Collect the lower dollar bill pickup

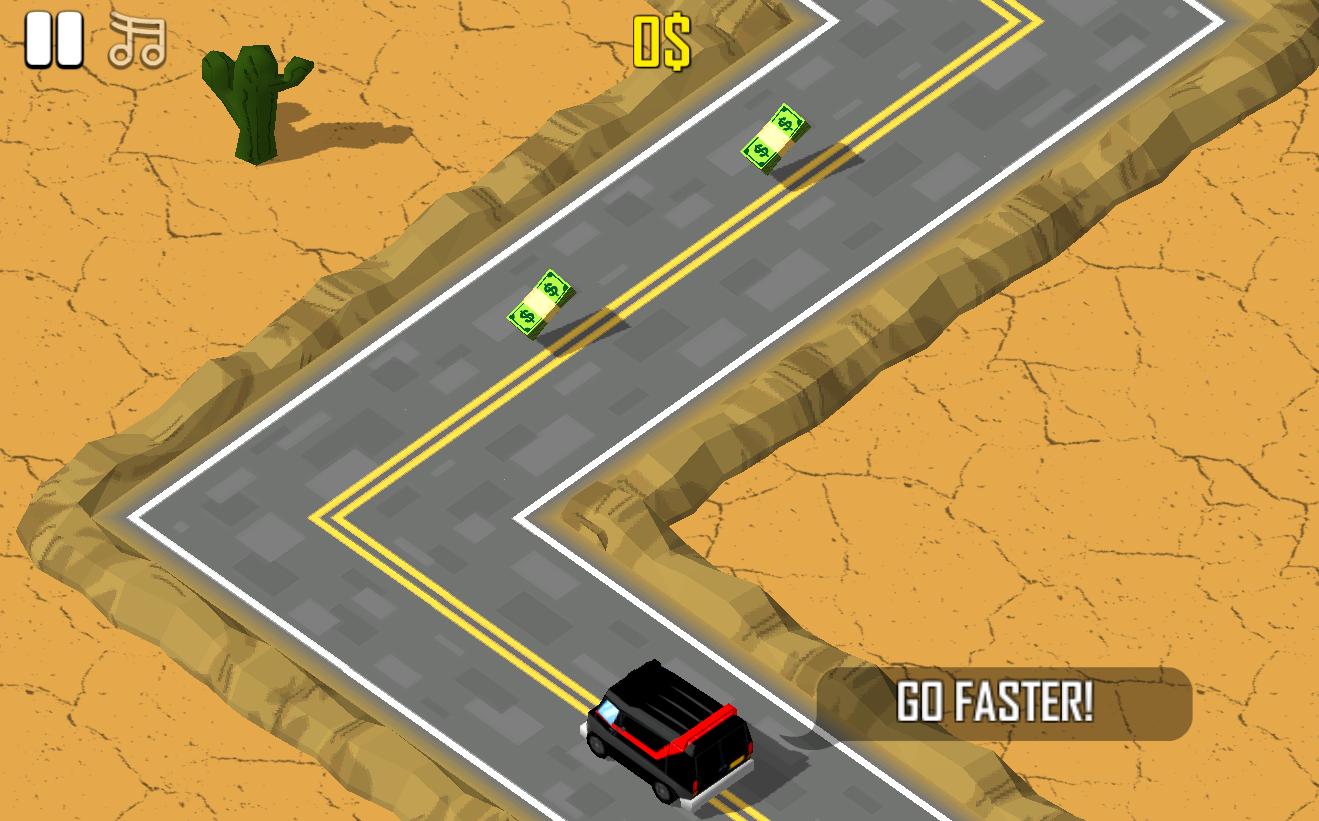tap(540, 303)
